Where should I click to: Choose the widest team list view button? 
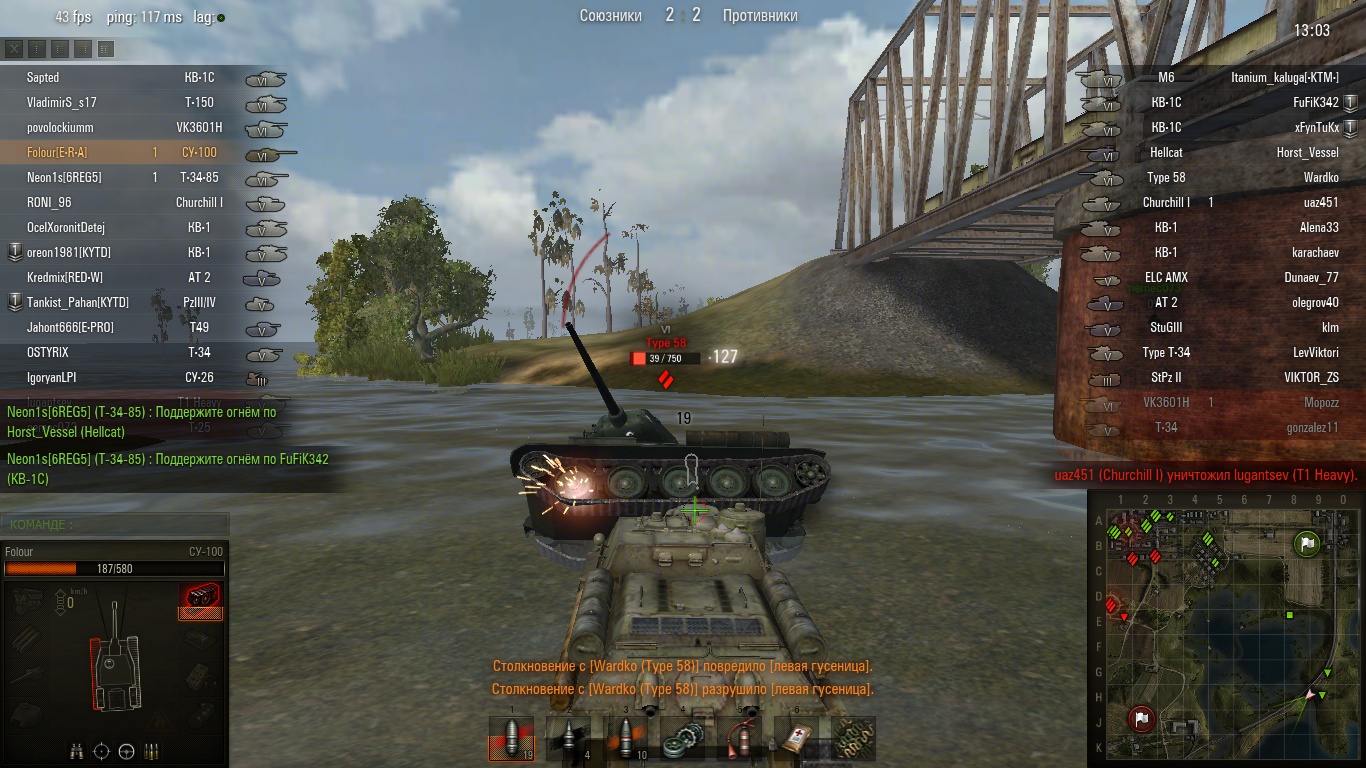click(106, 48)
